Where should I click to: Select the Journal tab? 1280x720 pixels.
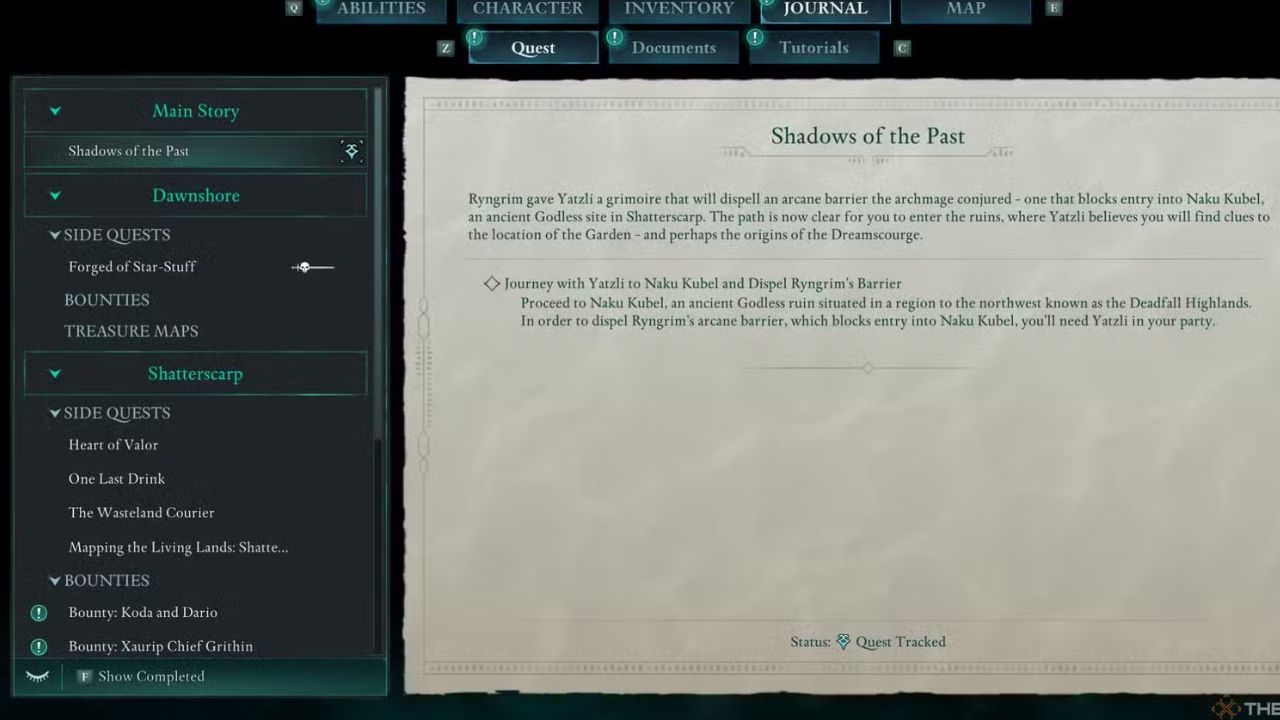(825, 9)
